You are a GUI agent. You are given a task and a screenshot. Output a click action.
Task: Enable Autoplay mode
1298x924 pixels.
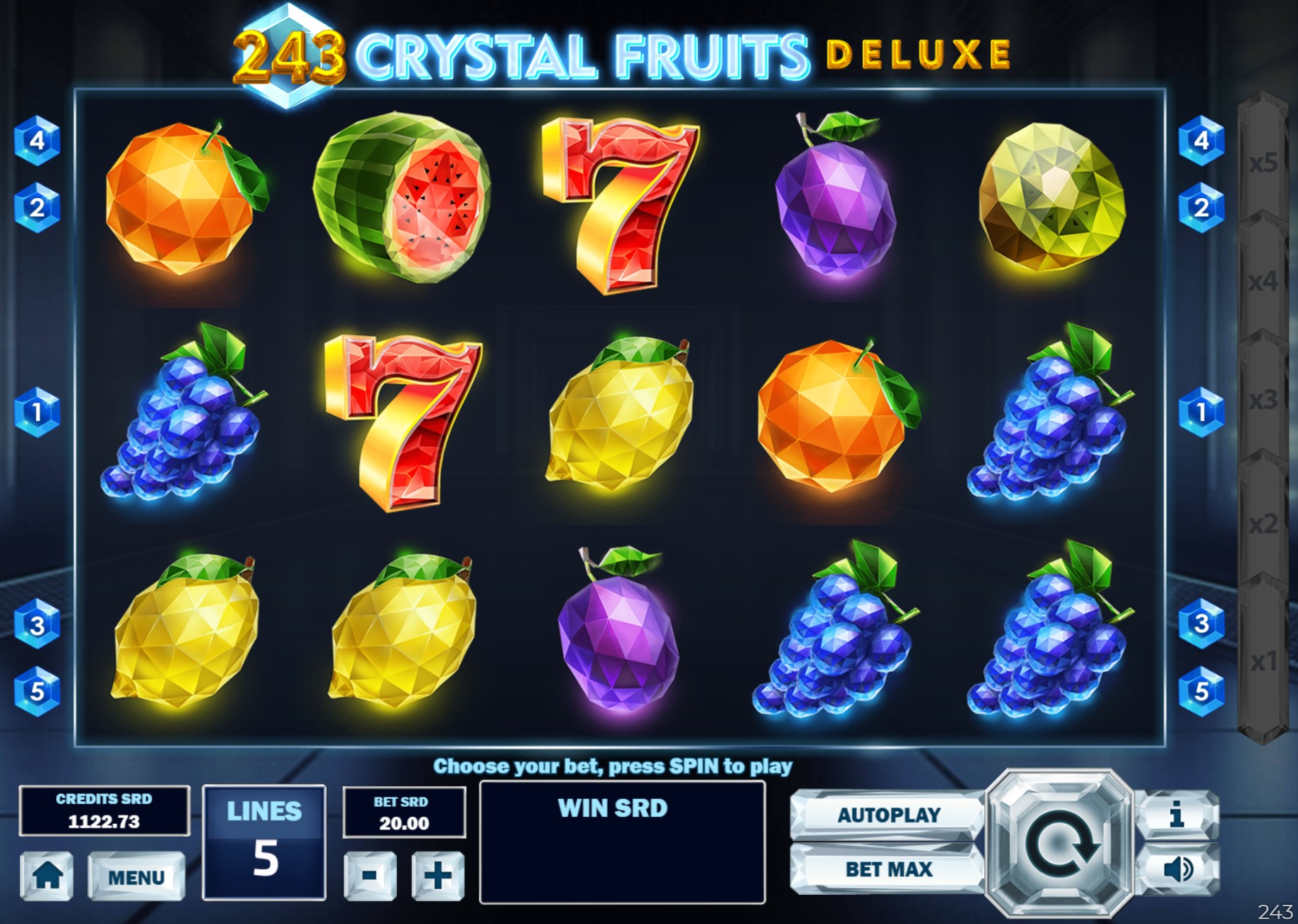(888, 815)
